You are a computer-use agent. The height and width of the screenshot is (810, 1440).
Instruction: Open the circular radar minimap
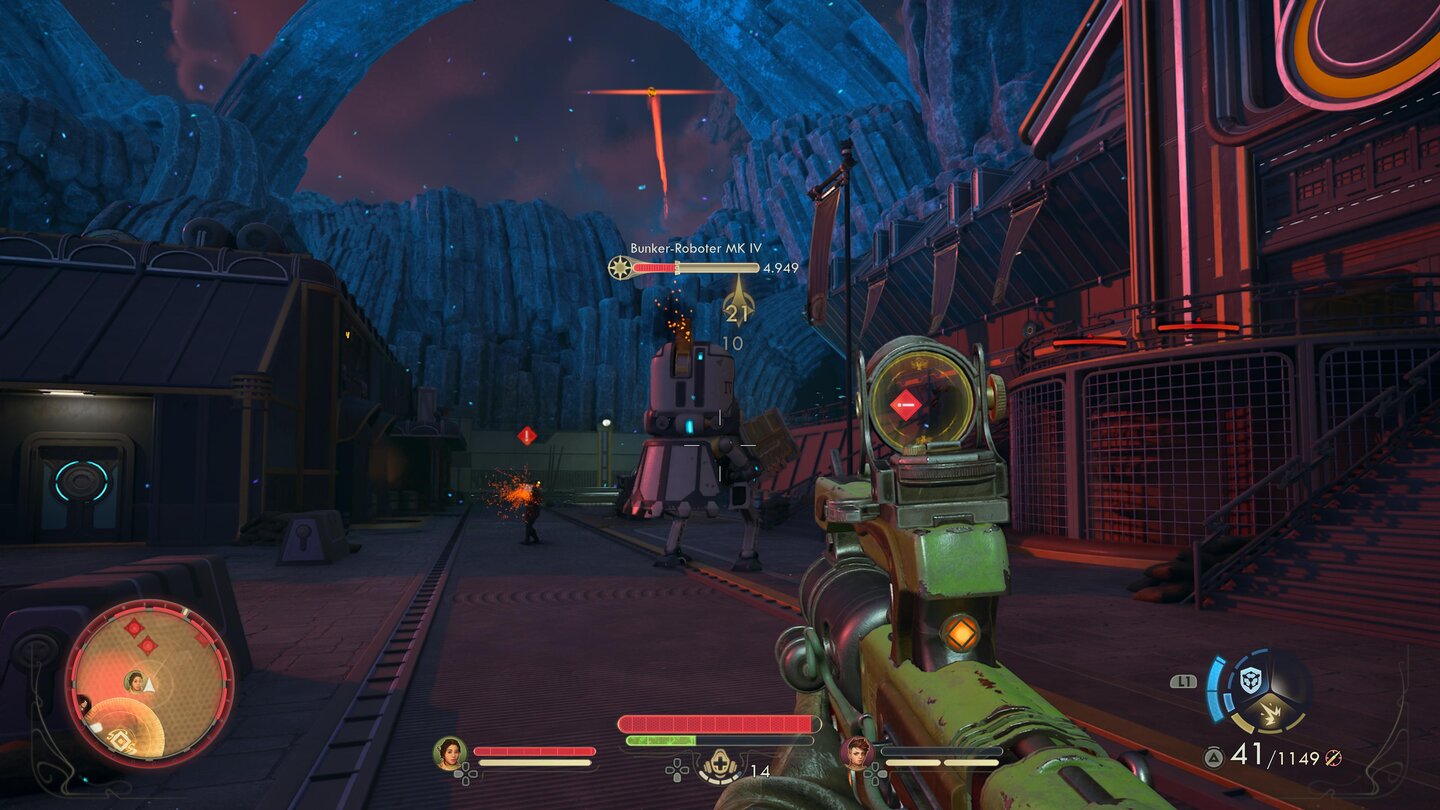(150, 684)
